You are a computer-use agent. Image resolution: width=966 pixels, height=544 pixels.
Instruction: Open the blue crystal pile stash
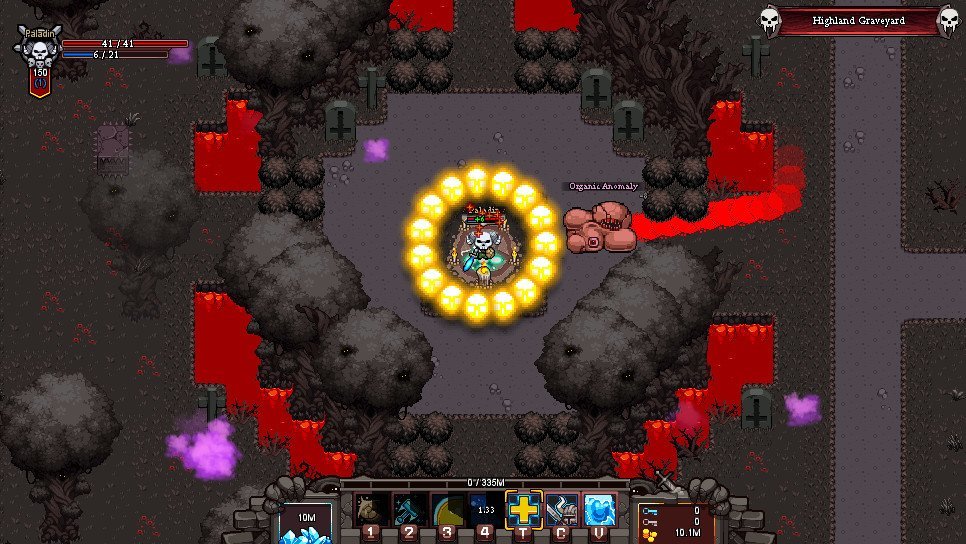305,523
